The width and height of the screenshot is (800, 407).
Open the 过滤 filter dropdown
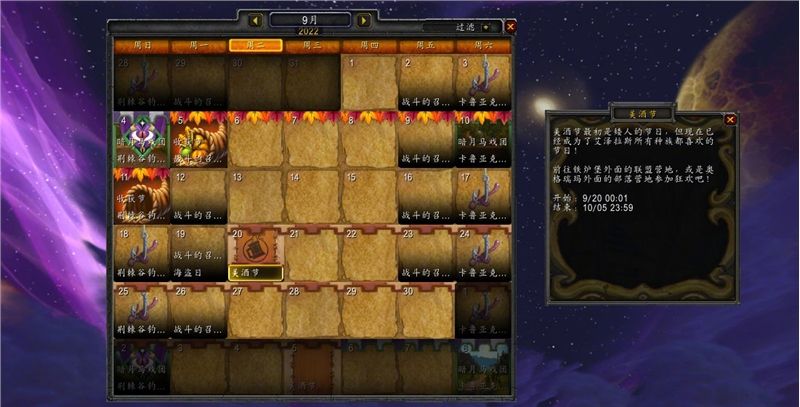coord(486,28)
